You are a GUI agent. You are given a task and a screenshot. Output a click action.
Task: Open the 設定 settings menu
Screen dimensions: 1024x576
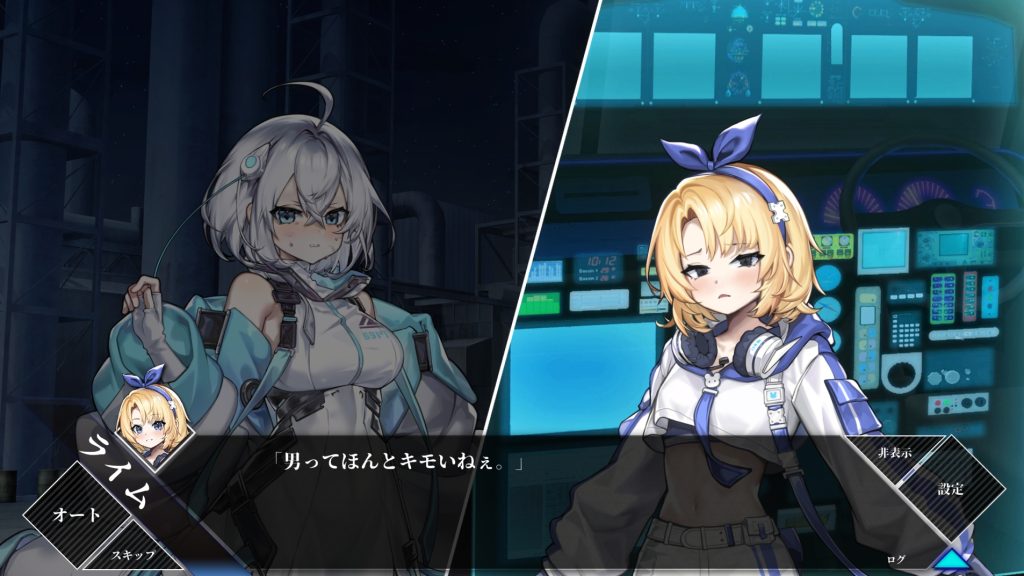950,490
